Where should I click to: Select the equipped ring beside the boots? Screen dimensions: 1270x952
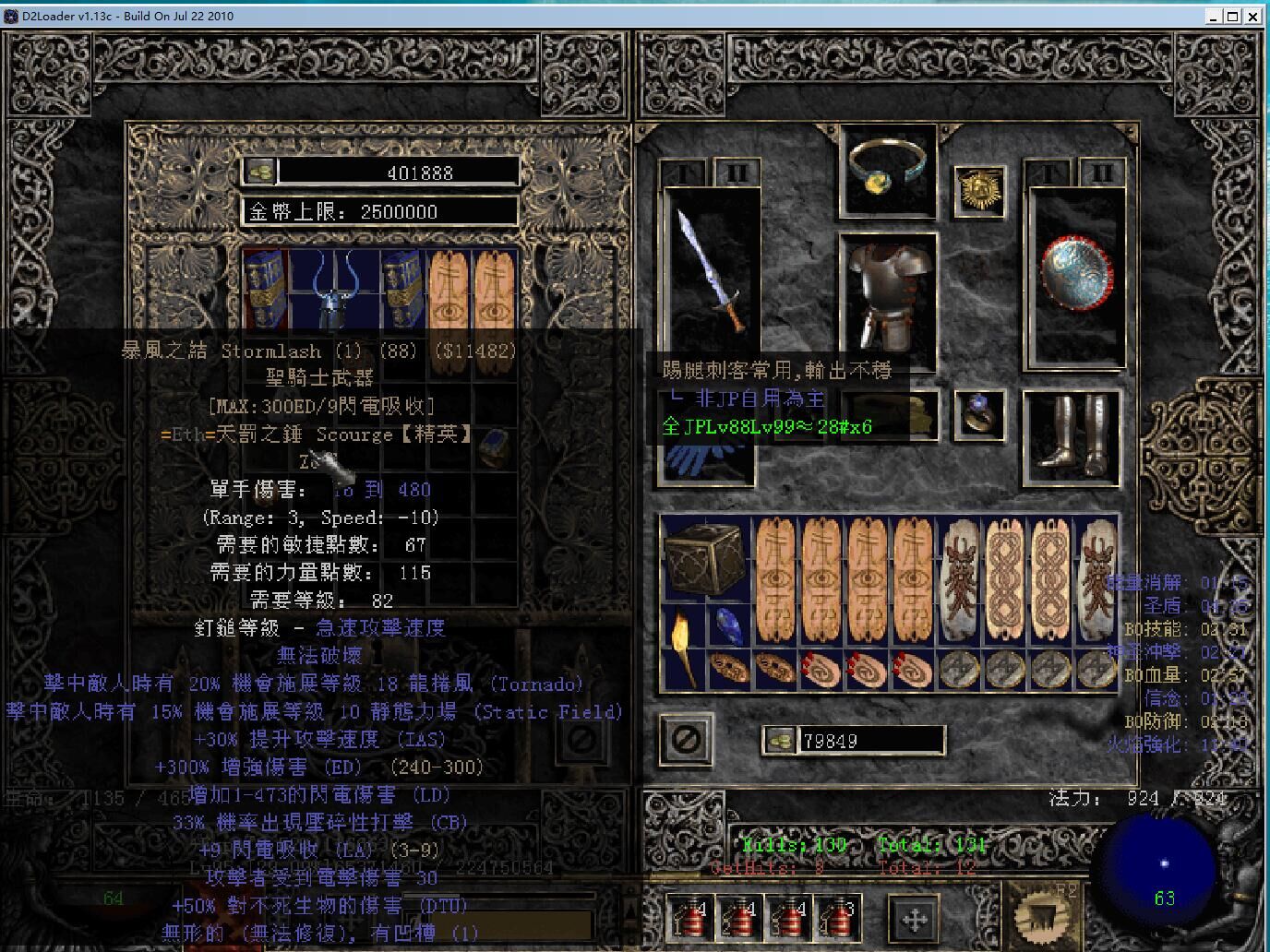(x=978, y=413)
